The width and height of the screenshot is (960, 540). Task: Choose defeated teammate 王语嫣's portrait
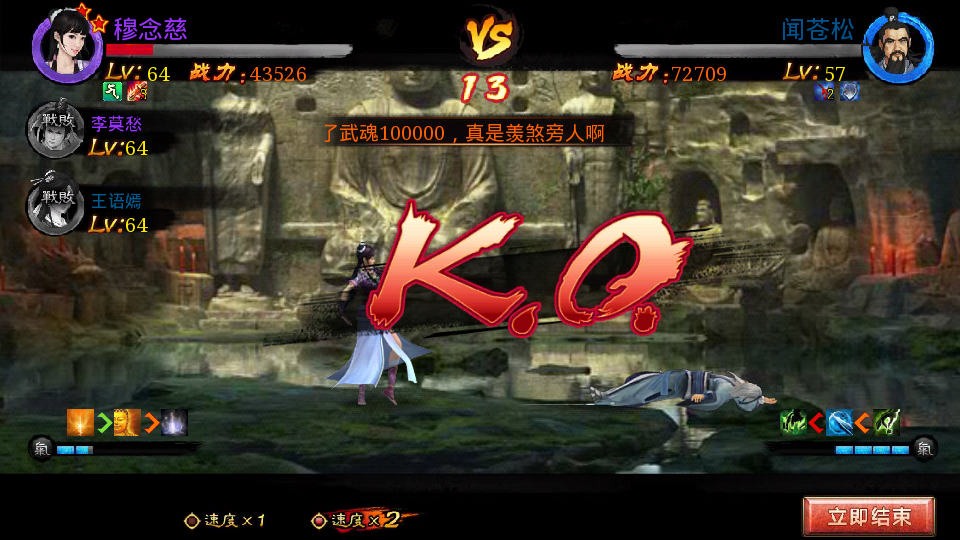click(x=54, y=208)
